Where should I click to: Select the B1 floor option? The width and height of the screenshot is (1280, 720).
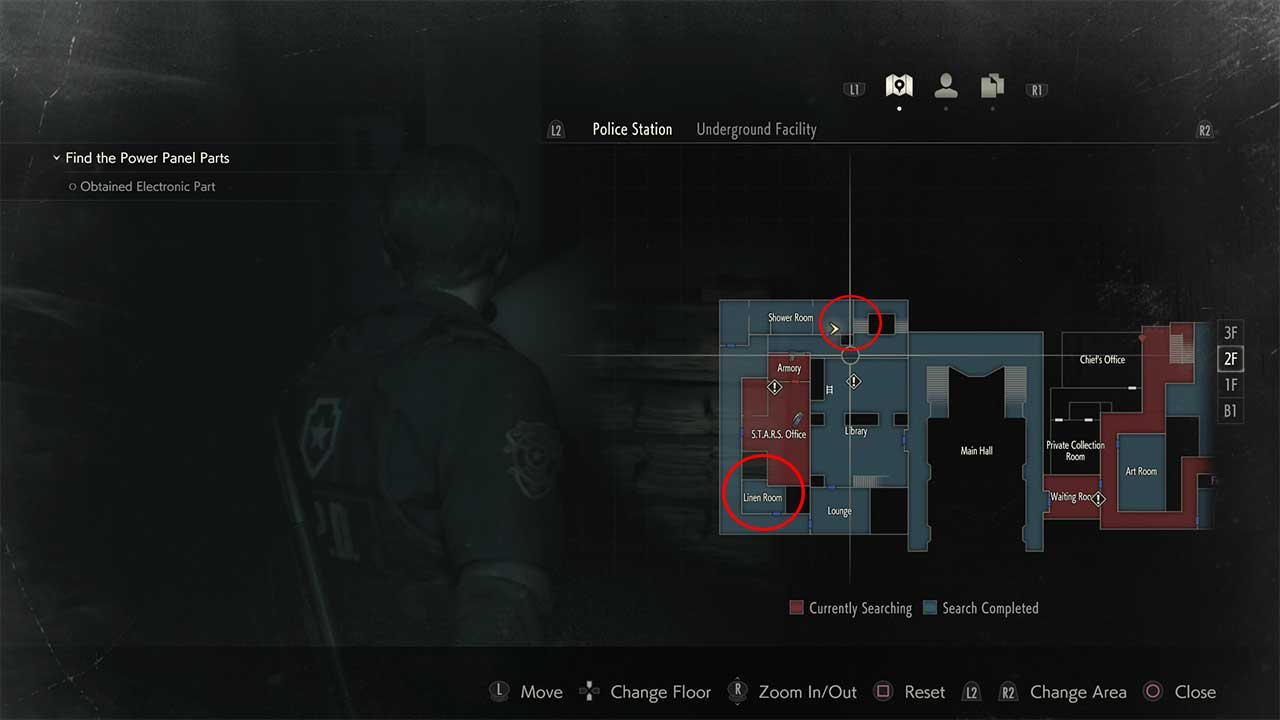point(1230,410)
